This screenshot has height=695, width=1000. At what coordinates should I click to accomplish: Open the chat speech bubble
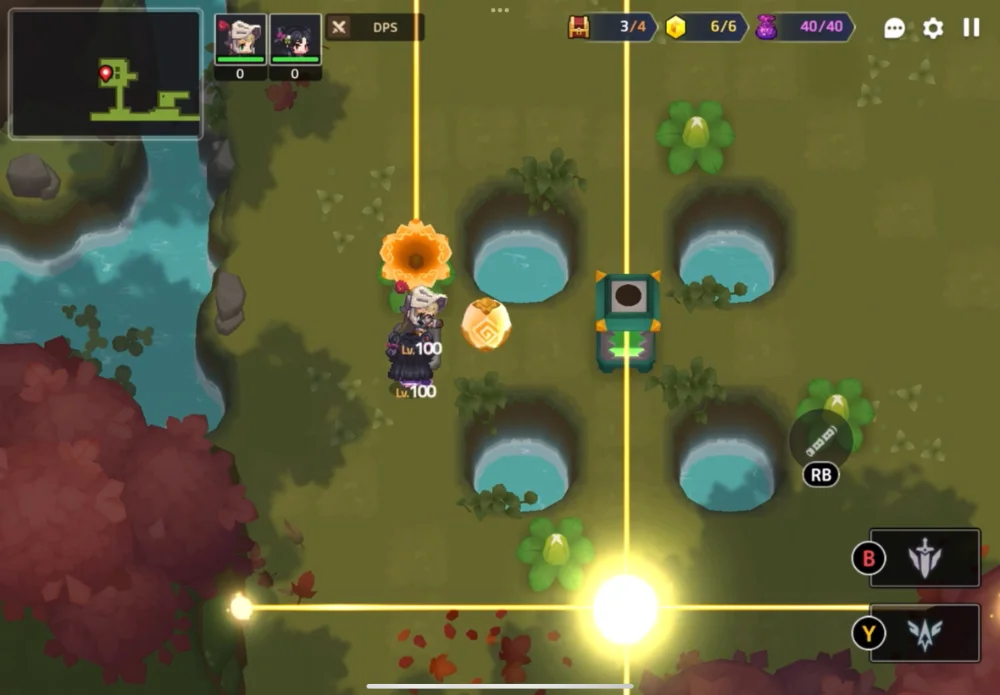click(895, 28)
